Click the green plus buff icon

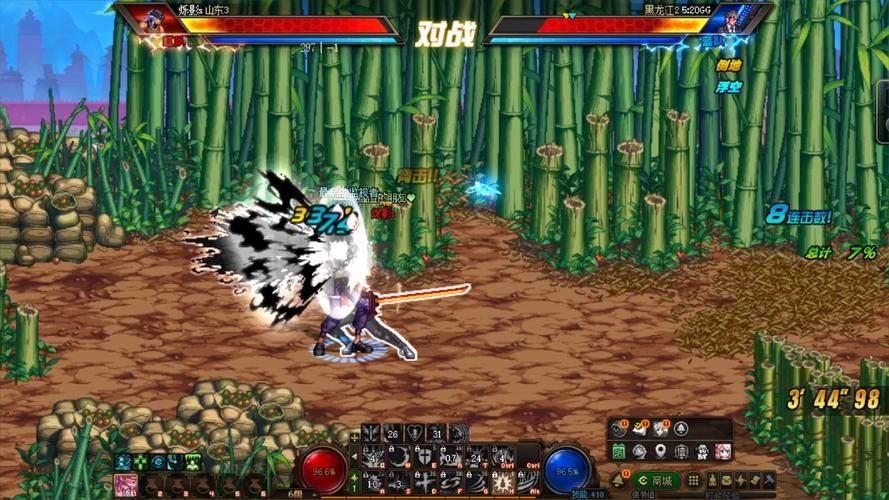point(140,461)
